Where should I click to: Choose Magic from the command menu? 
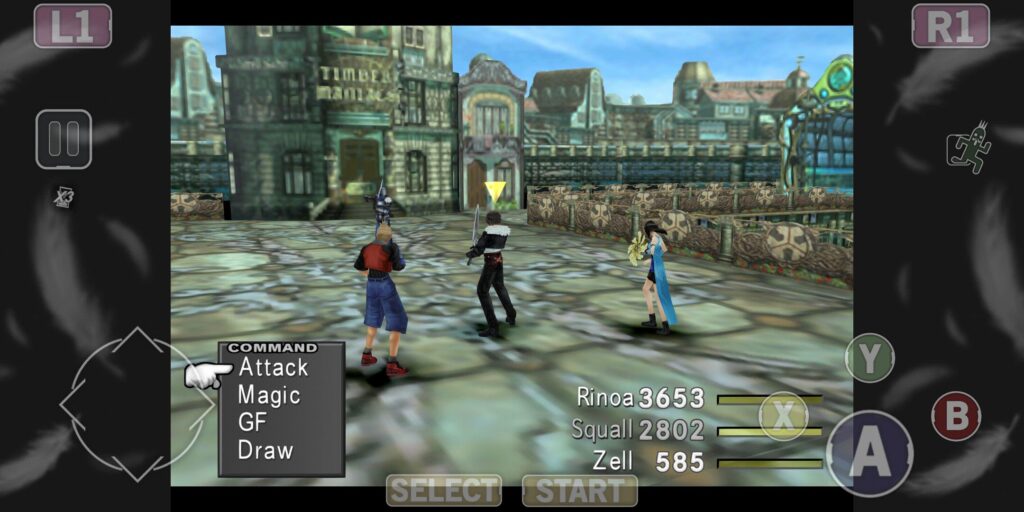coord(269,395)
